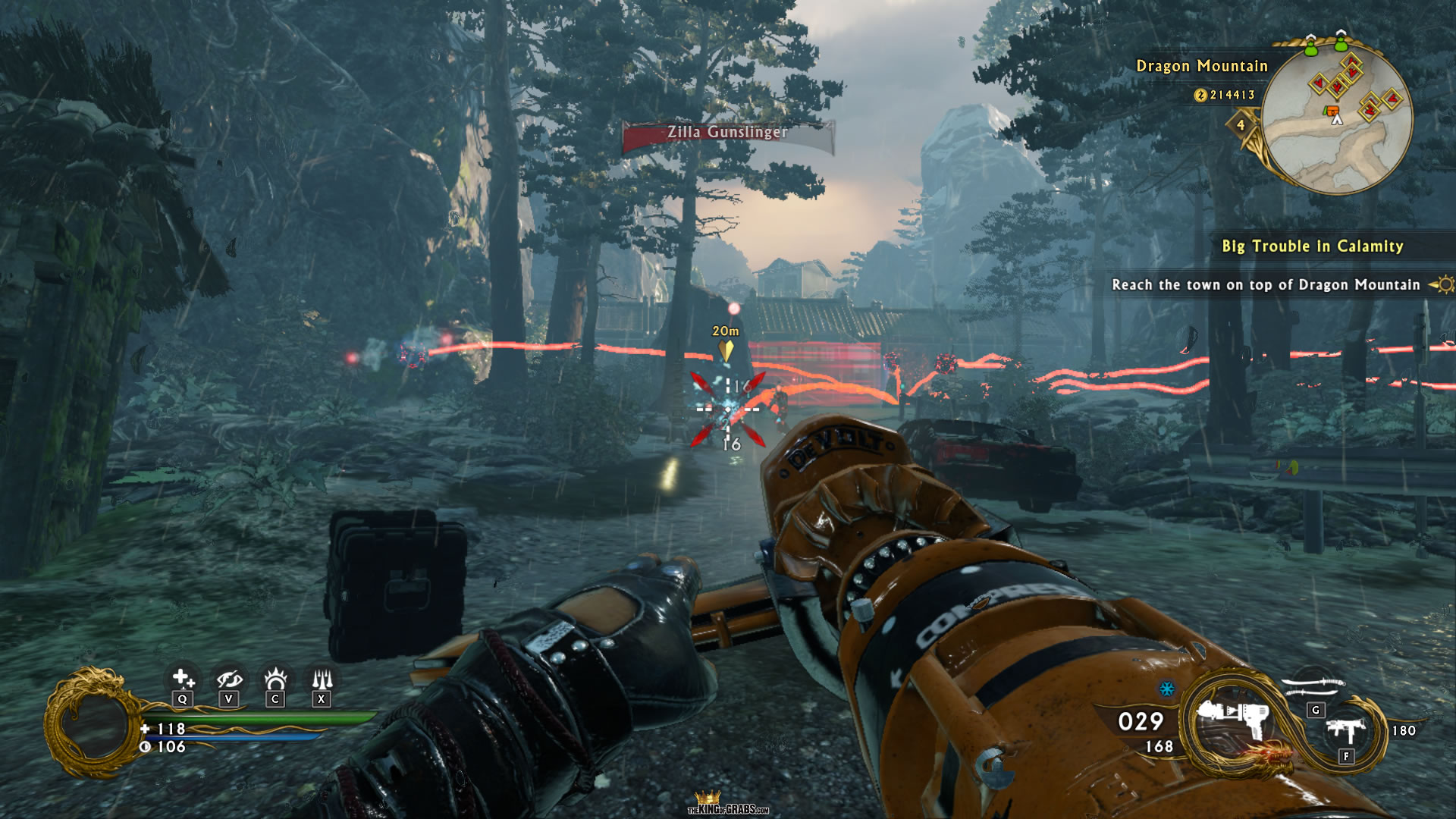Cast the ground spikes ability
The image size is (1456, 819).
pos(322,677)
